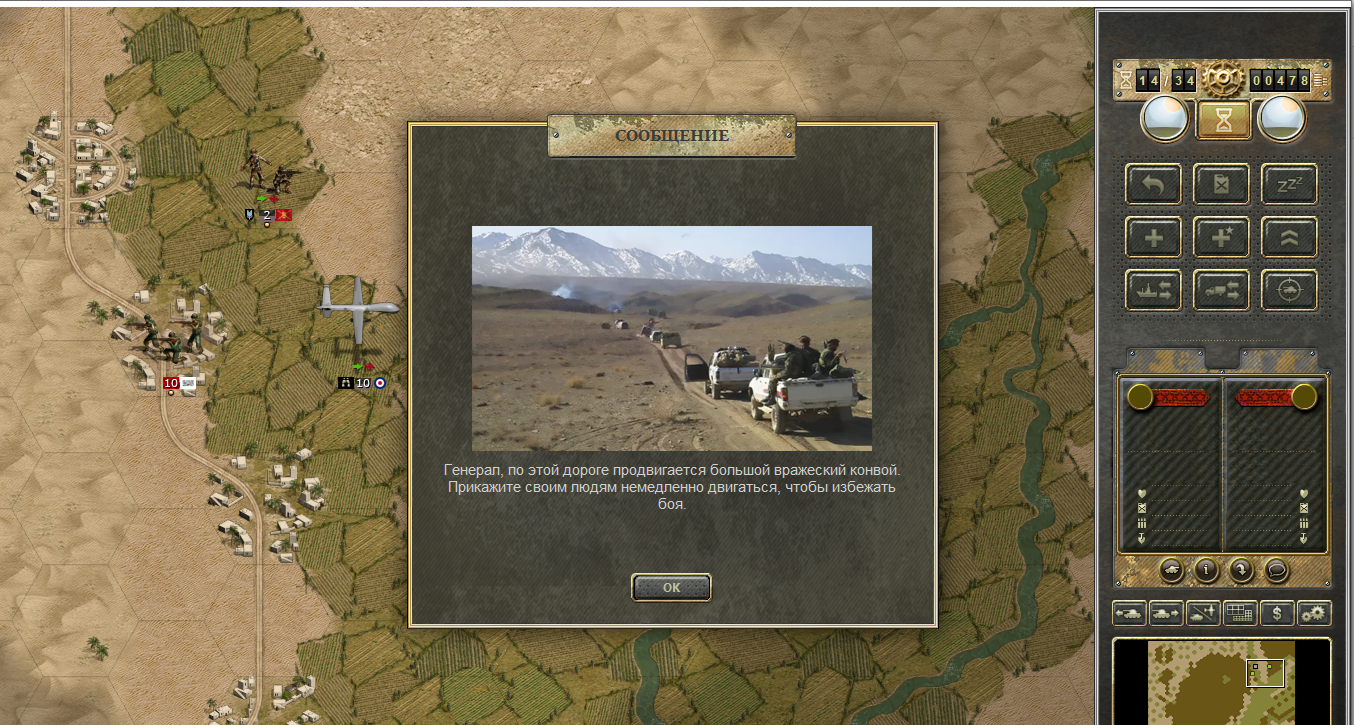
Task: Click the truck transport mount button
Action: pyautogui.click(x=1221, y=290)
